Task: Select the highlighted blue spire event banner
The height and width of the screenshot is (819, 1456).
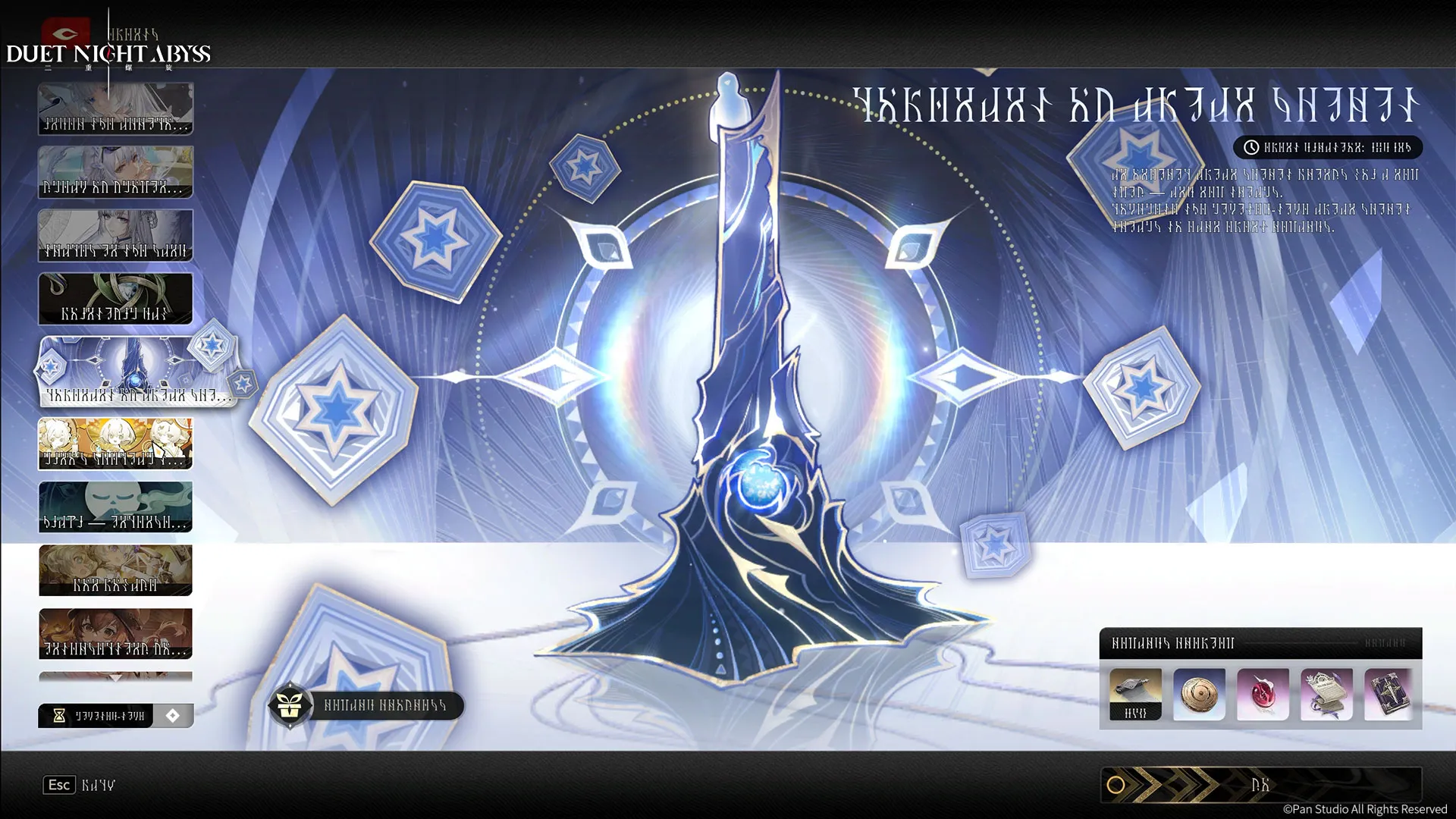Action: [136, 372]
